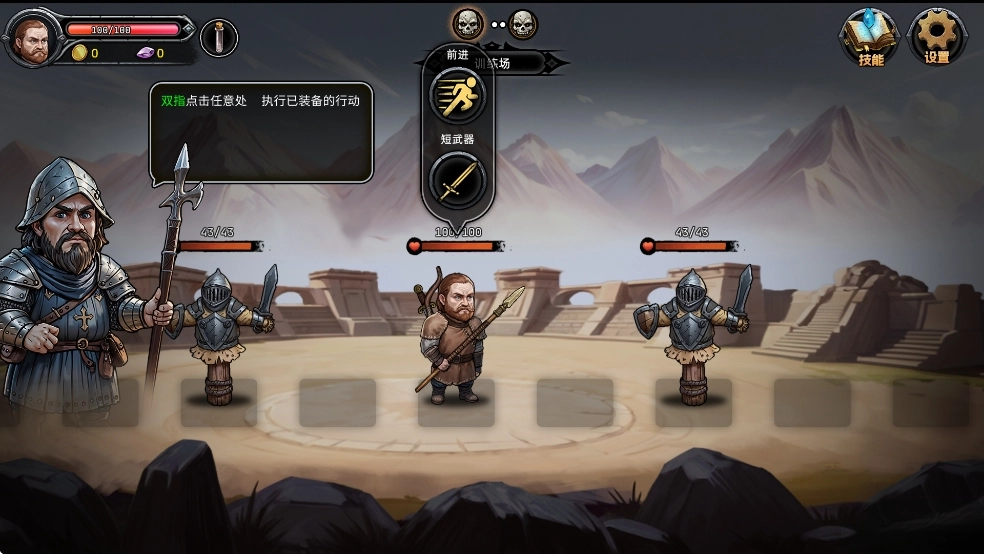Open the hero portrait in the corner
The width and height of the screenshot is (984, 554).
(x=33, y=41)
